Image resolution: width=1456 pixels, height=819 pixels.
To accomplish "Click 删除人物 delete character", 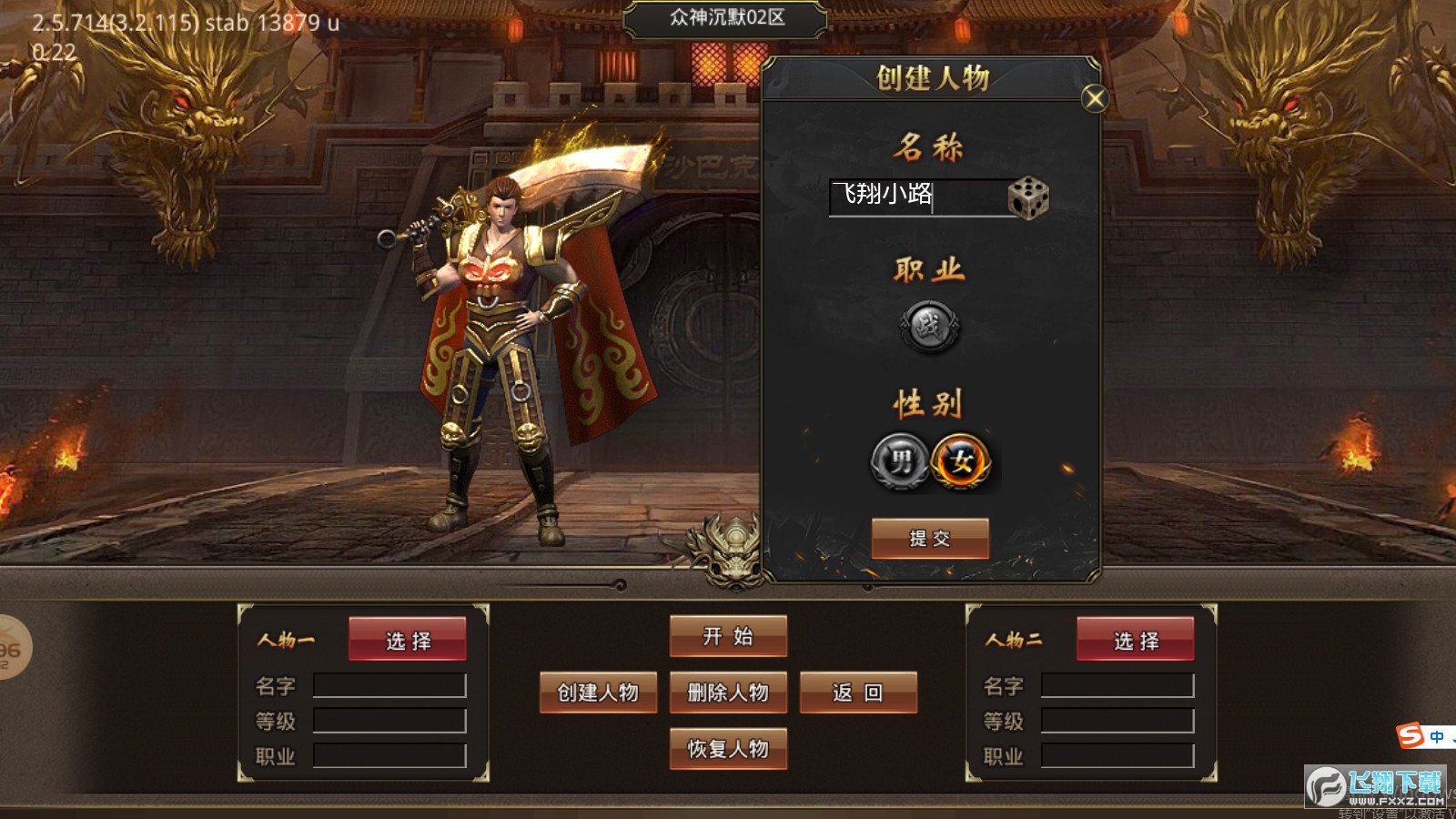I will [728, 693].
